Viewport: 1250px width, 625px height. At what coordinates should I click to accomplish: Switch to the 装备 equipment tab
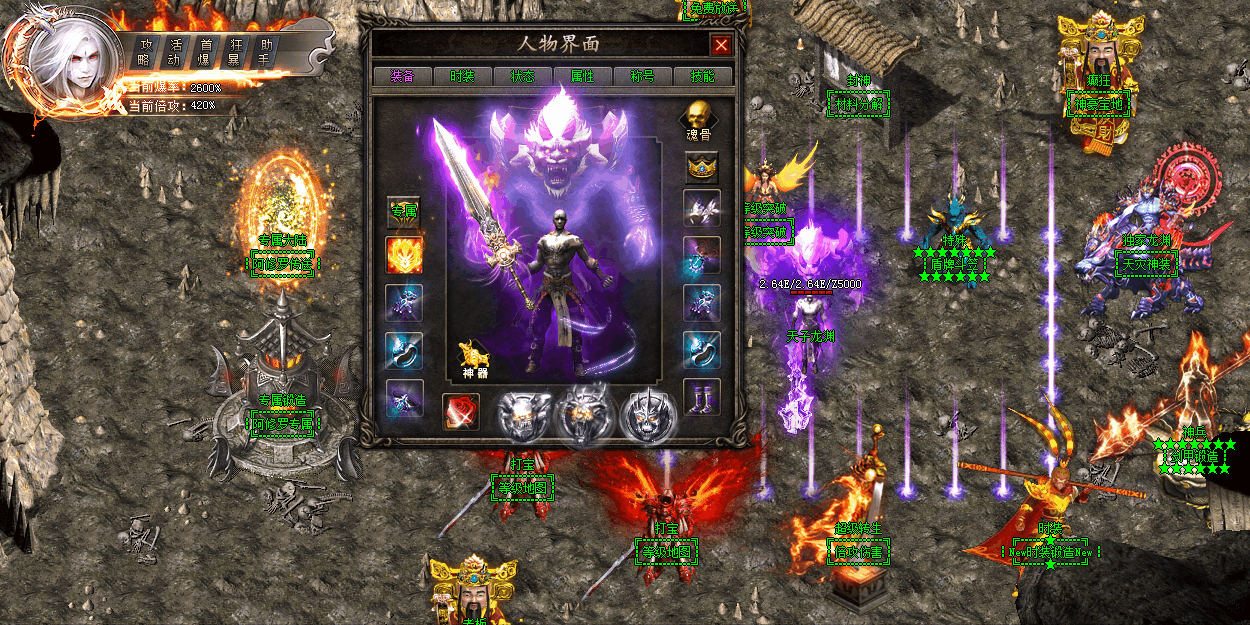point(401,76)
